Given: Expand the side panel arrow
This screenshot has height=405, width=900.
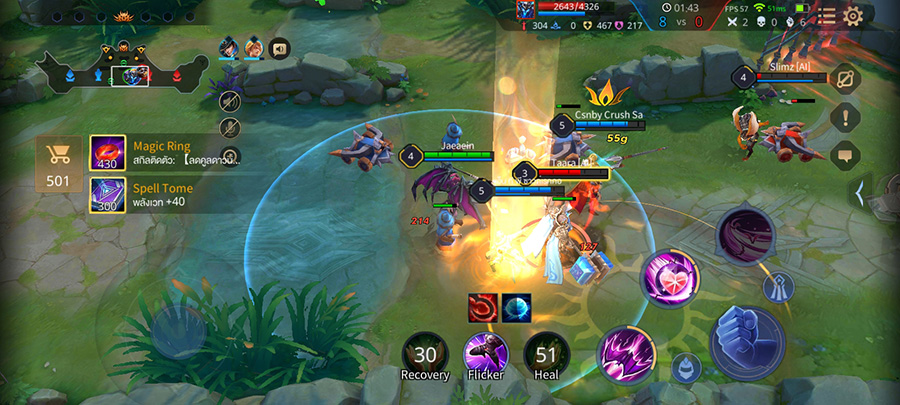Looking at the screenshot, I should 860,191.
